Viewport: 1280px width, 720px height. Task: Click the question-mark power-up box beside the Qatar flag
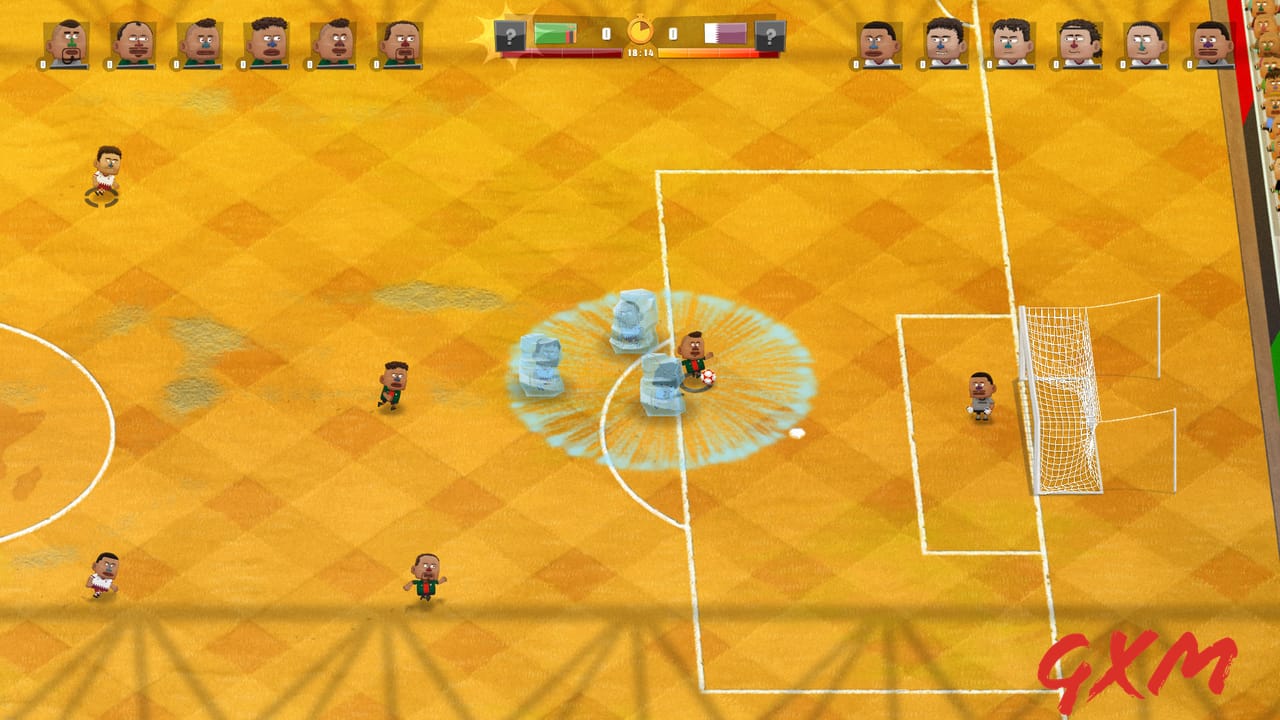tap(769, 37)
